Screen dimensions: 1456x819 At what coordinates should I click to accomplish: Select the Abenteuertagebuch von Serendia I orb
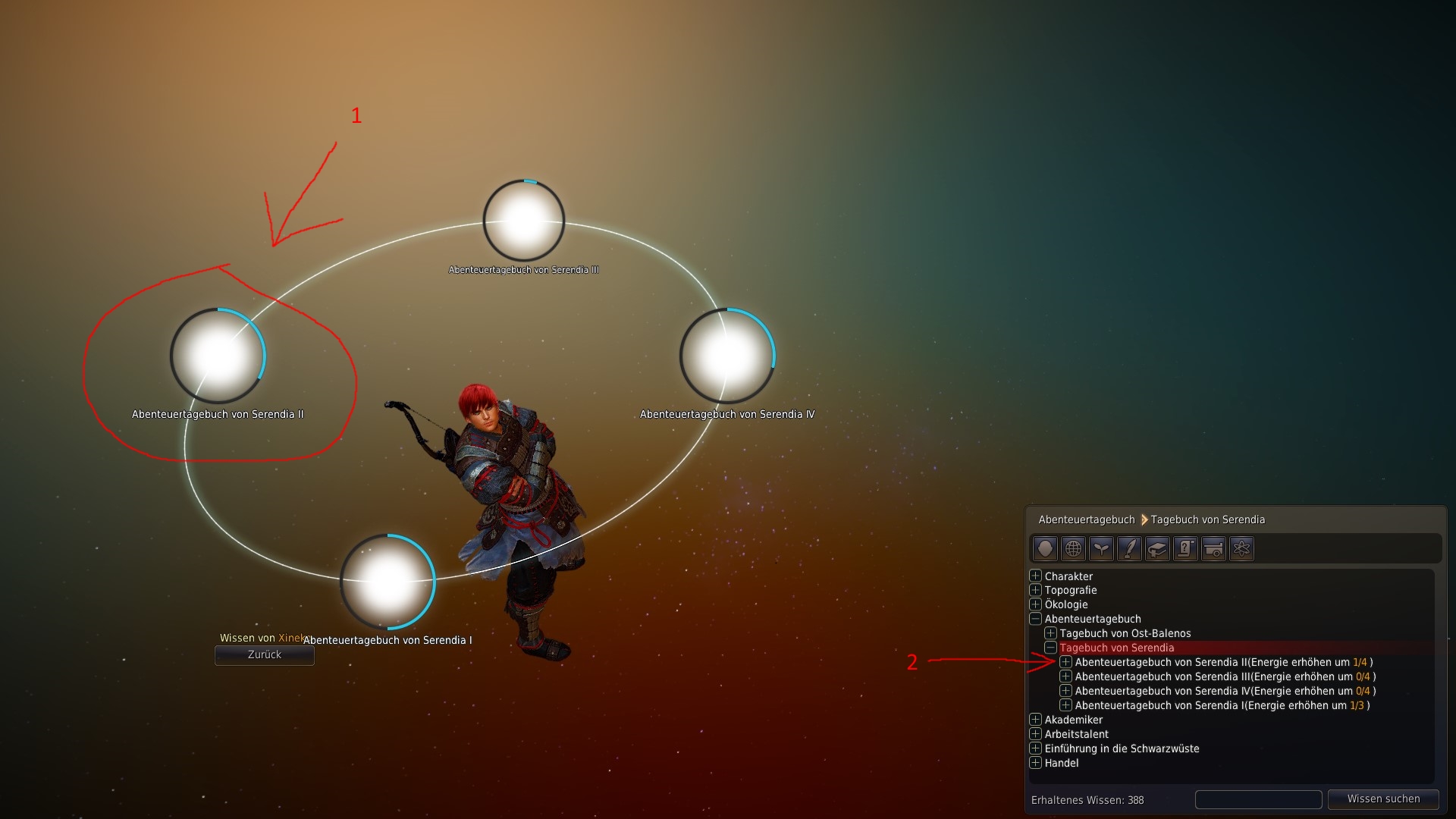(x=388, y=581)
